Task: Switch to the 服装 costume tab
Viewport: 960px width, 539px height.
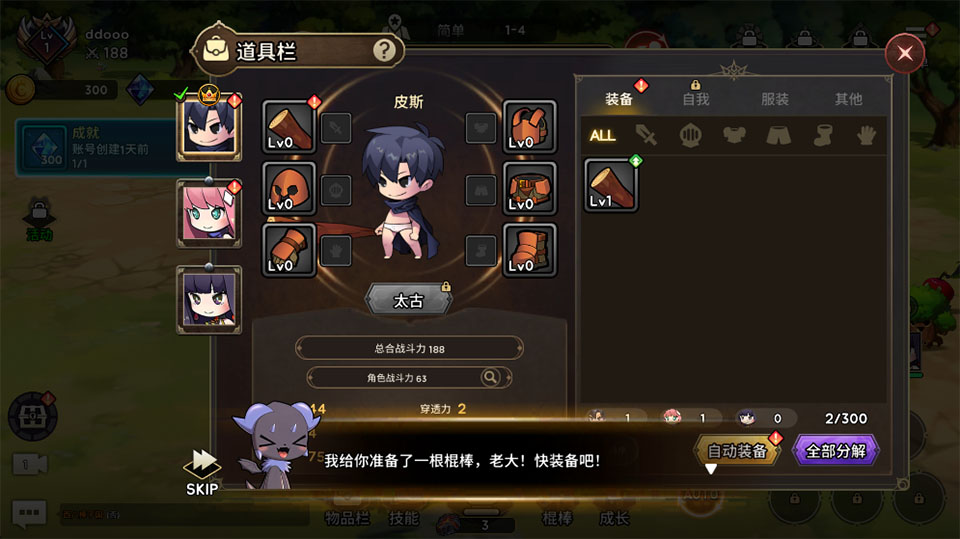Action: pos(774,99)
